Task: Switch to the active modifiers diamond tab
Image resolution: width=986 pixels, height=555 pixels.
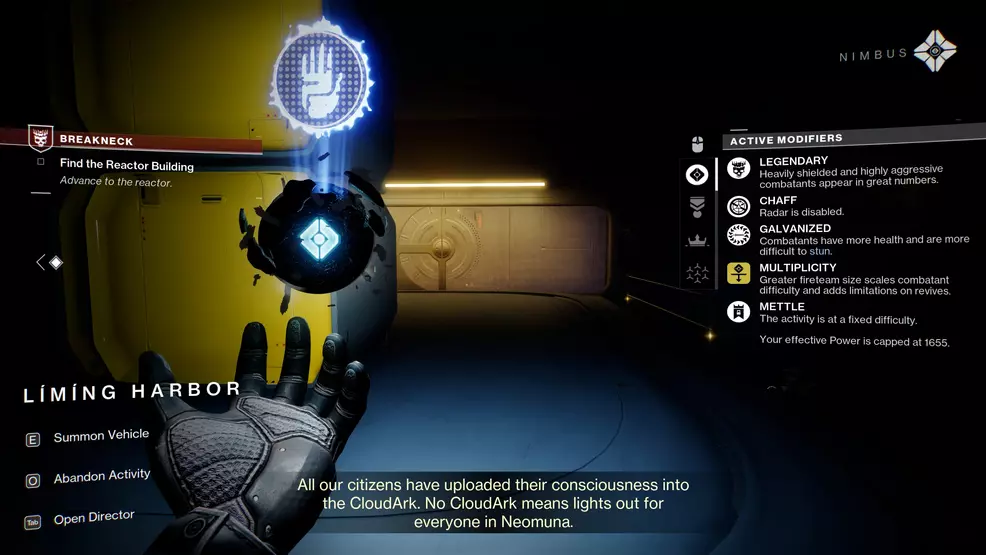Action: pos(697,175)
